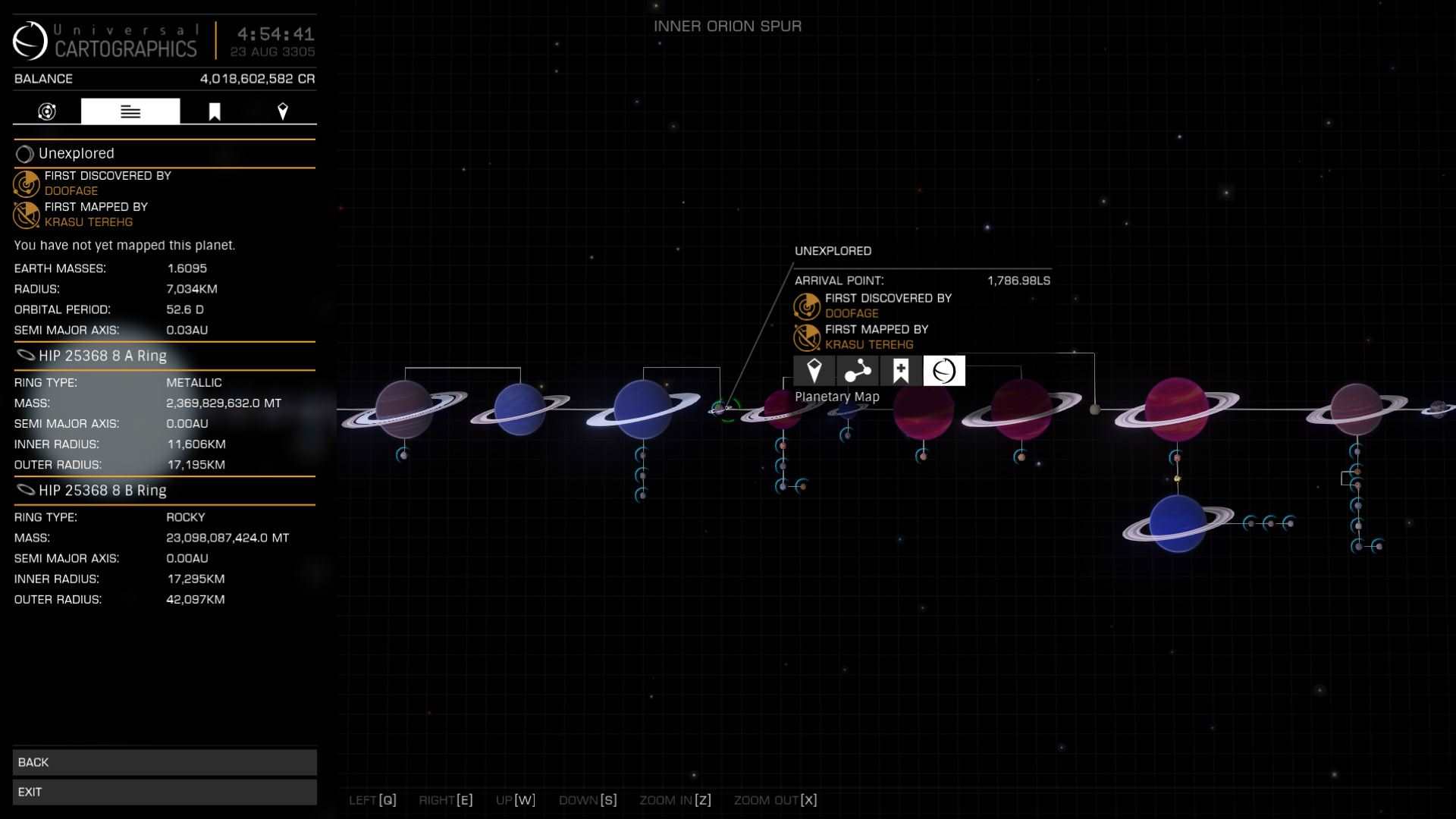This screenshot has height=819, width=1456.
Task: Select the blue ringed planet with three moons
Action: click(642, 409)
